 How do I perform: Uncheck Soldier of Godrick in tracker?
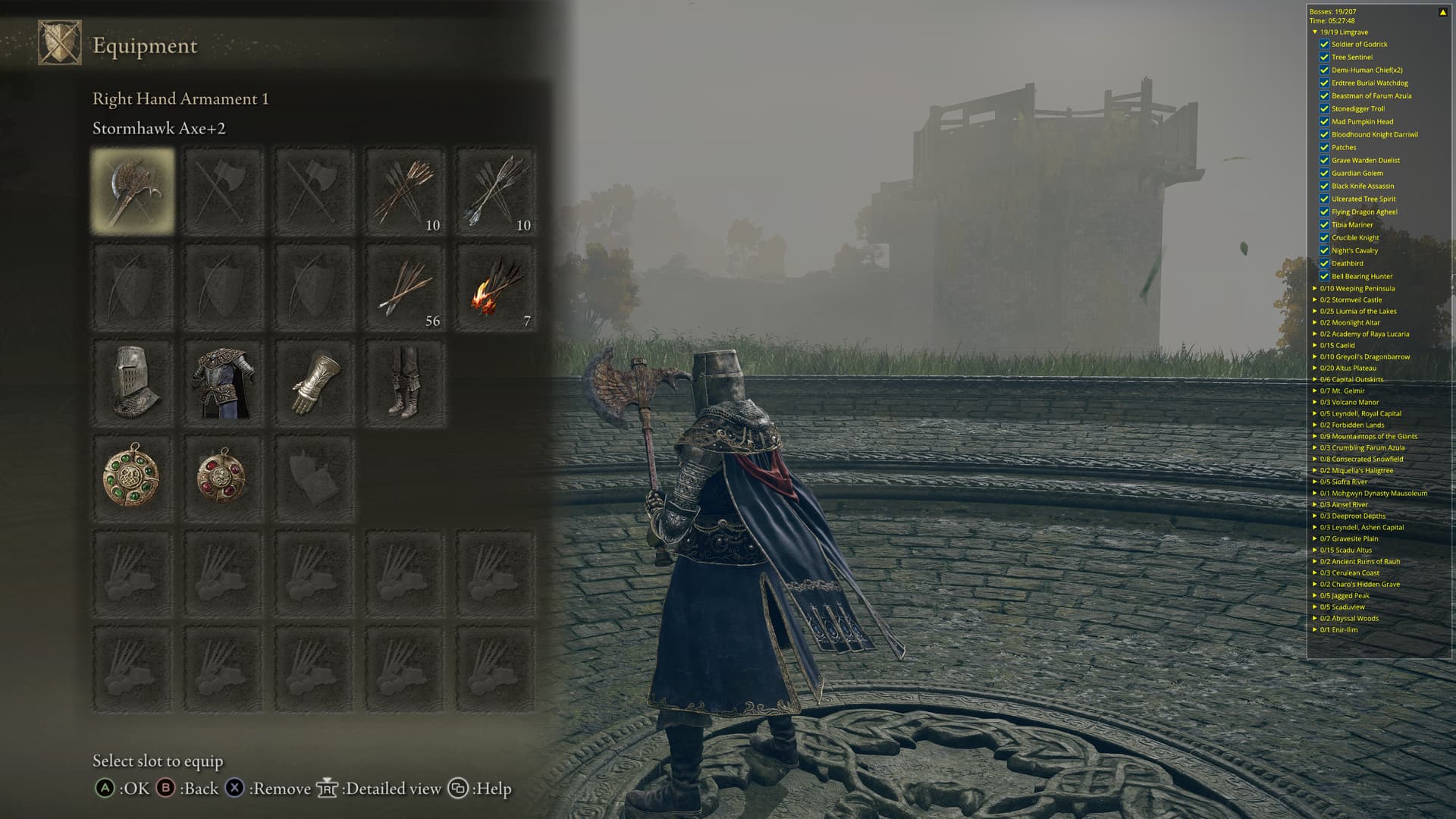point(1324,44)
